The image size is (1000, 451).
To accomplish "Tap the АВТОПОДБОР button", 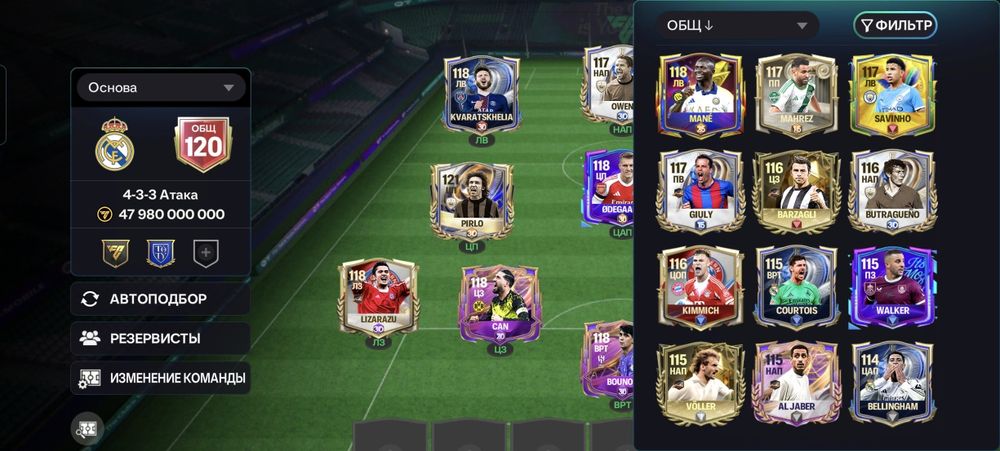I will click(160, 298).
